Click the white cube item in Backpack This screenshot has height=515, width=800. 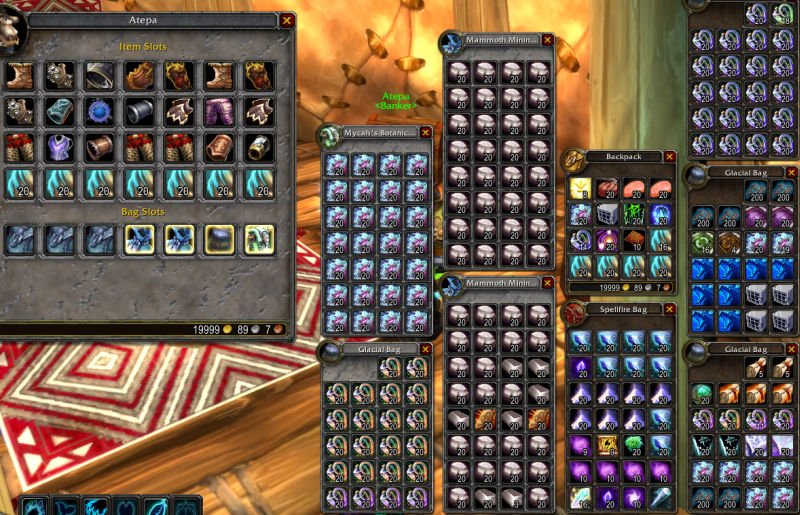point(607,214)
